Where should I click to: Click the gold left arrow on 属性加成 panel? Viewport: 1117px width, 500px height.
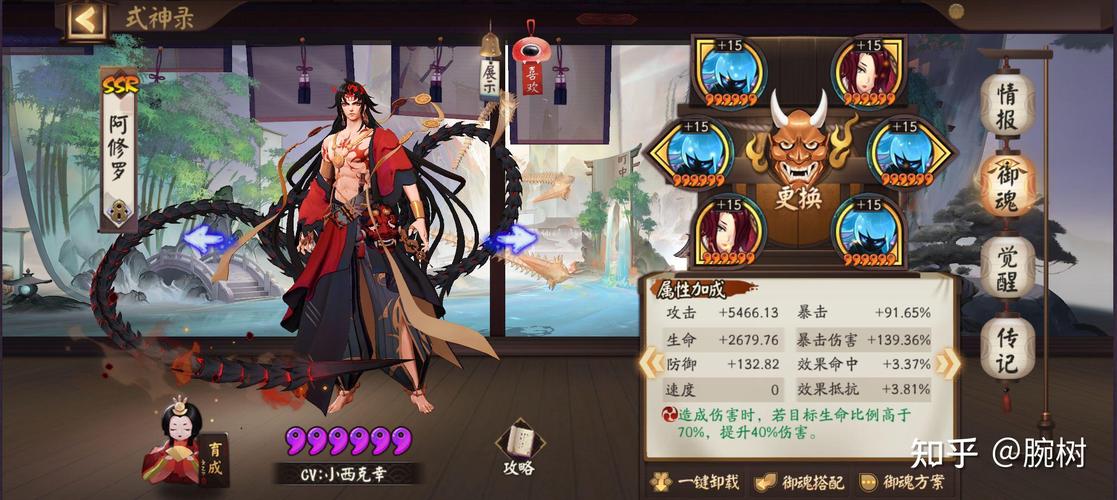pos(646,364)
